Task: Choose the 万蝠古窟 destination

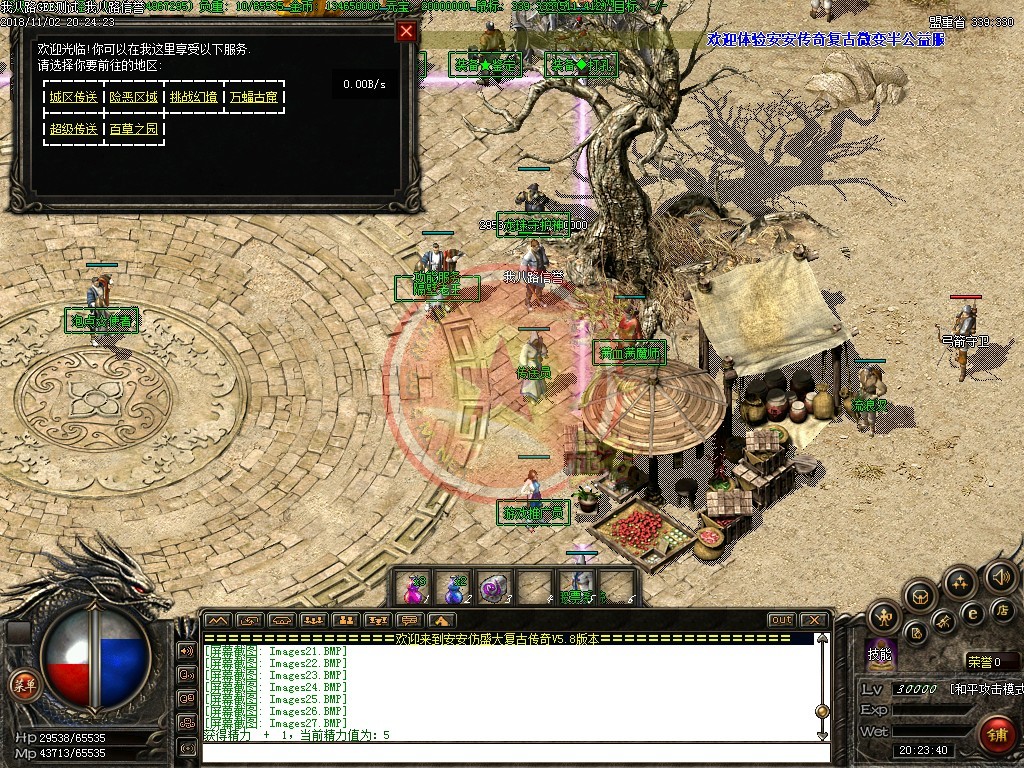Action: [x=254, y=98]
